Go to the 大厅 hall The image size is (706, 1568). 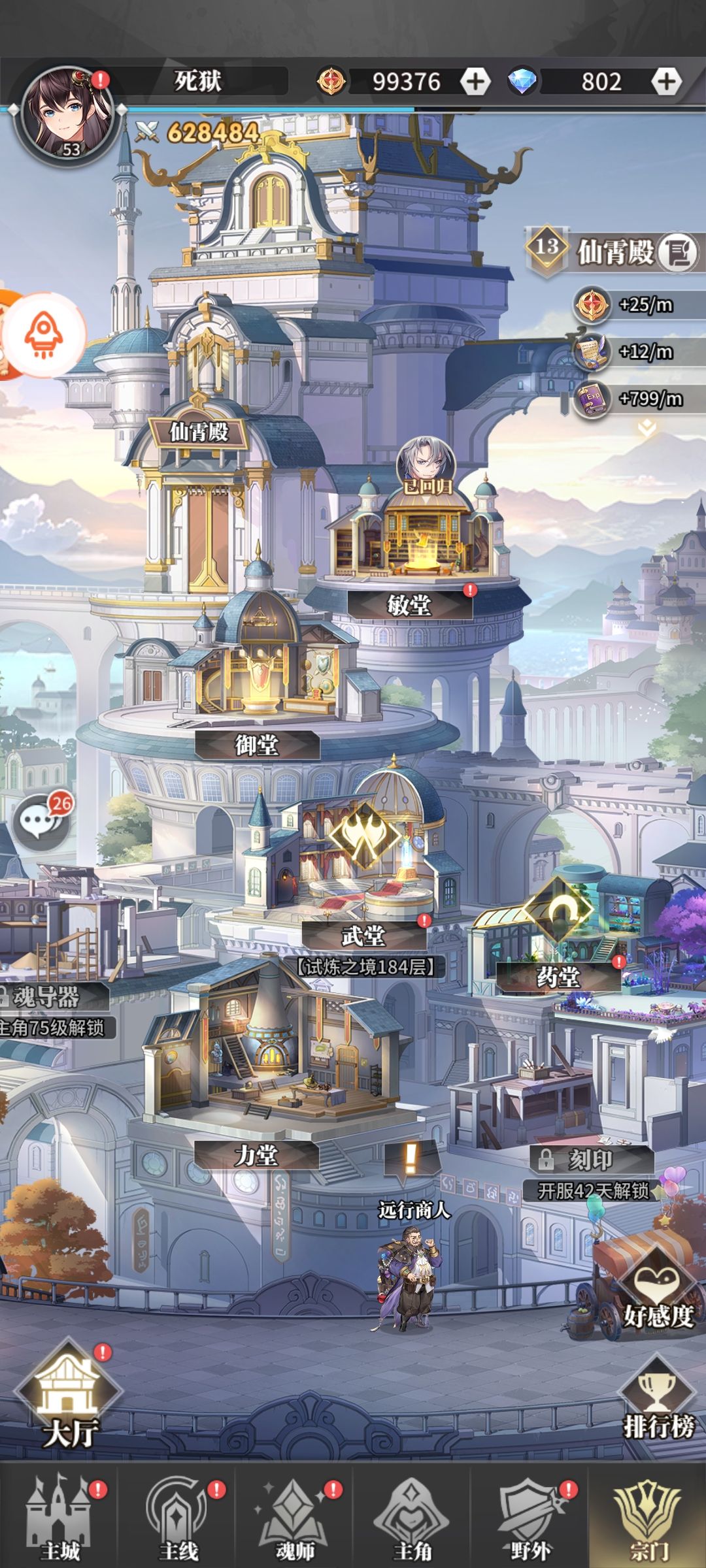tap(69, 1398)
